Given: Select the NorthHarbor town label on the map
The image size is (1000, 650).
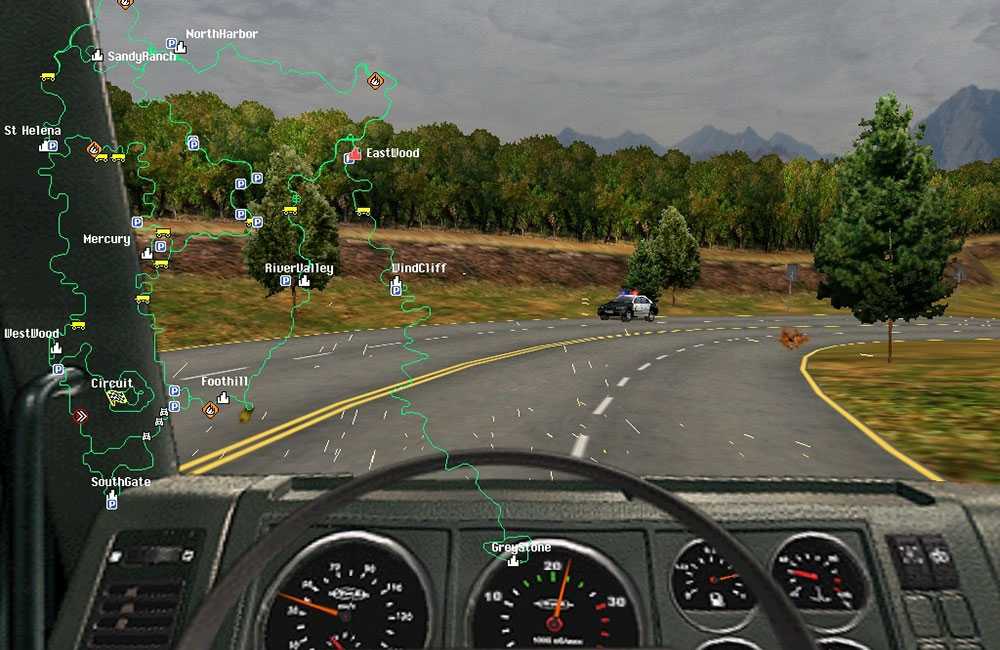Looking at the screenshot, I should [x=221, y=34].
